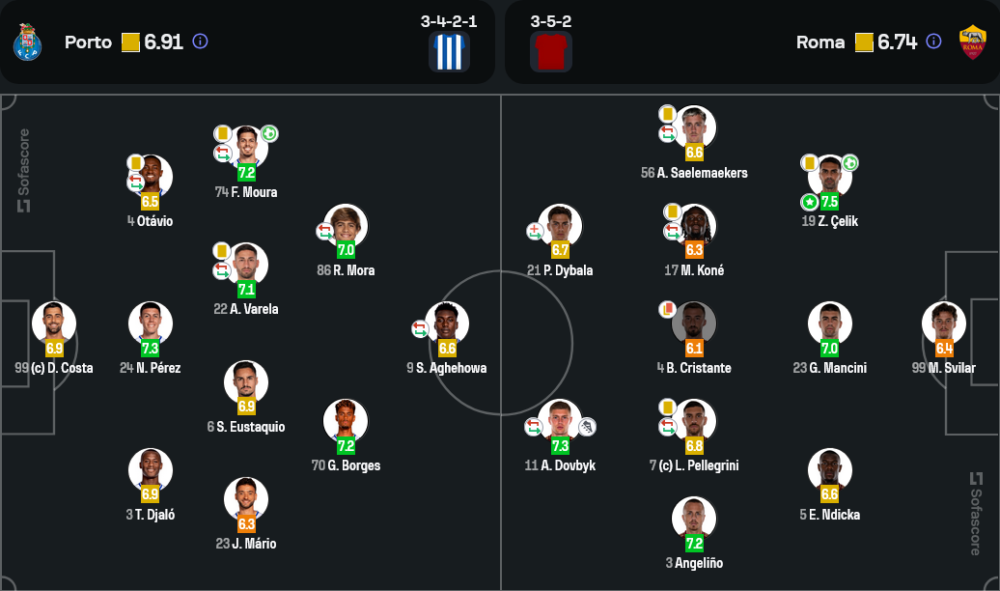This screenshot has width=1000, height=591.
Task: Click Roma's red kit icon
Action: tap(551, 52)
